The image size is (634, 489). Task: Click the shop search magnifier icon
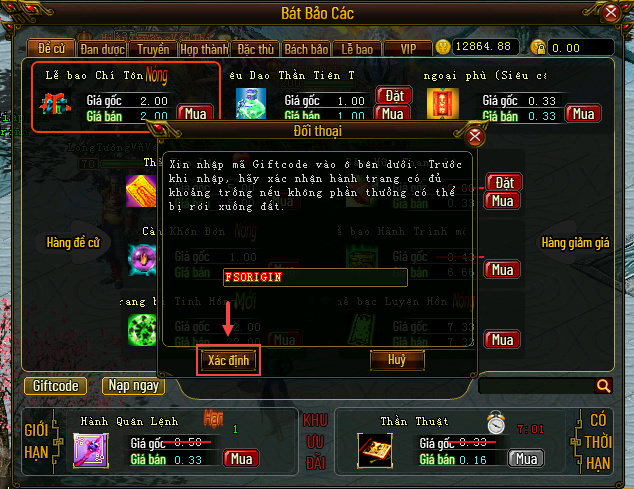603,385
